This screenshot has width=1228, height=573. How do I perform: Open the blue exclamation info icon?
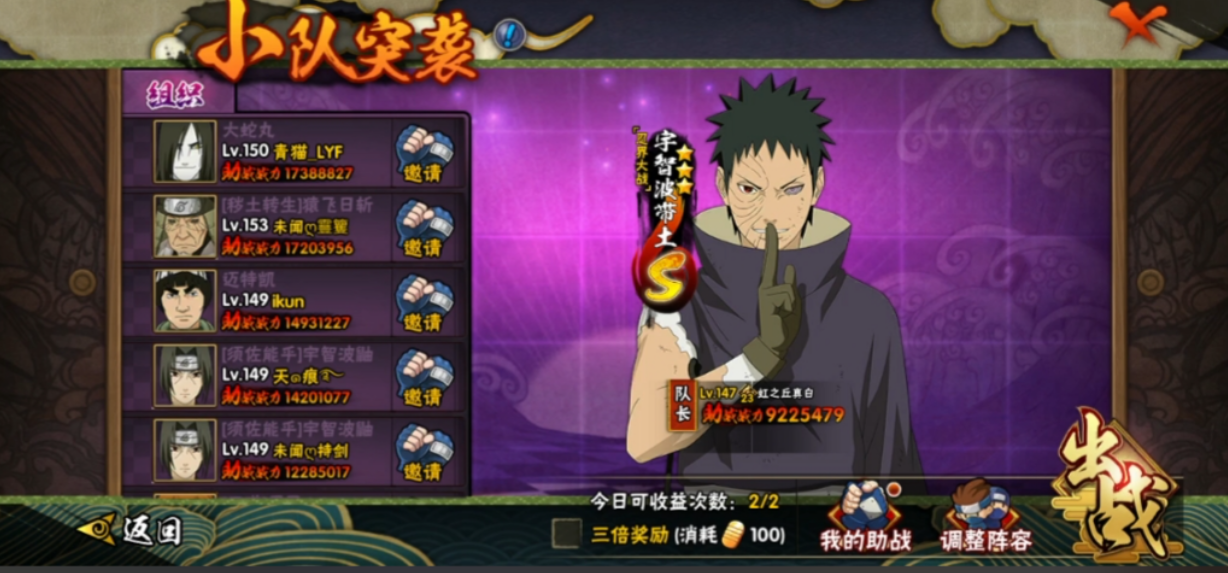(510, 36)
